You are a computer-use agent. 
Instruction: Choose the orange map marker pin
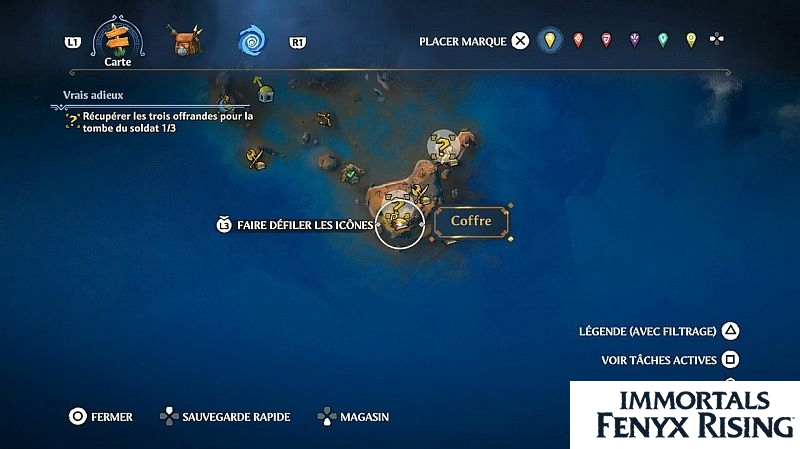pyautogui.click(x=577, y=41)
